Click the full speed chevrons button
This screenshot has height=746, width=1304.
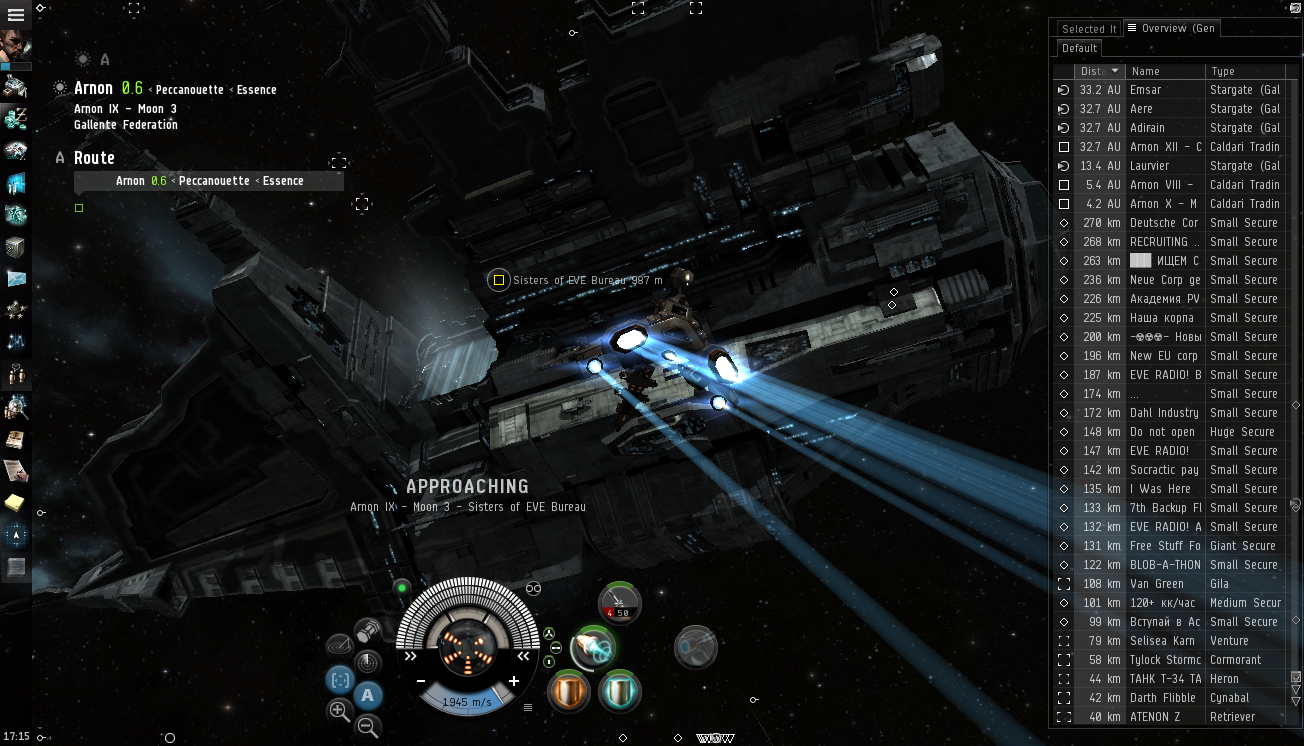pos(410,656)
